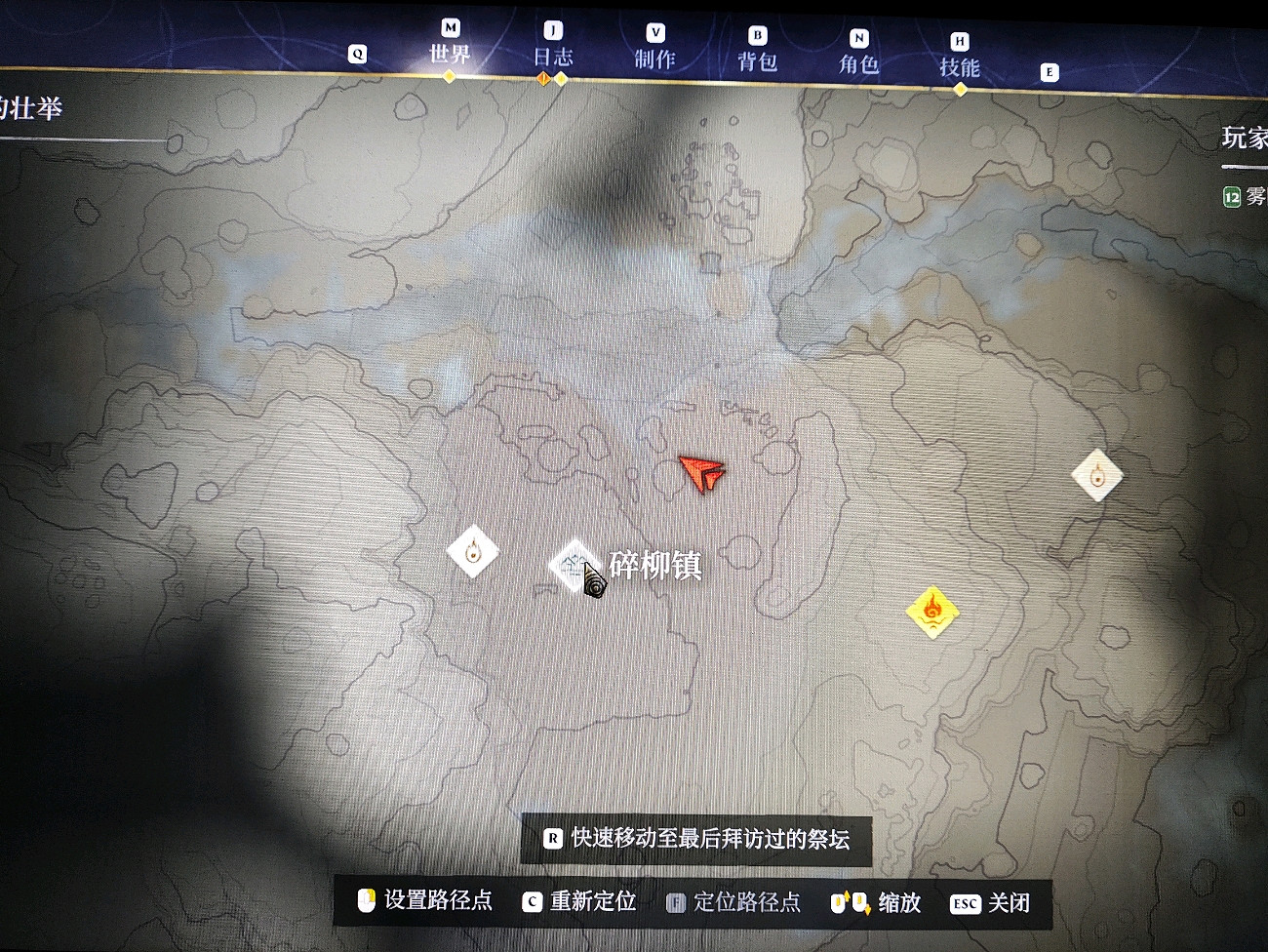This screenshot has width=1268, height=952.
Task: Open the 制作 menu
Action: pyautogui.click(x=655, y=56)
